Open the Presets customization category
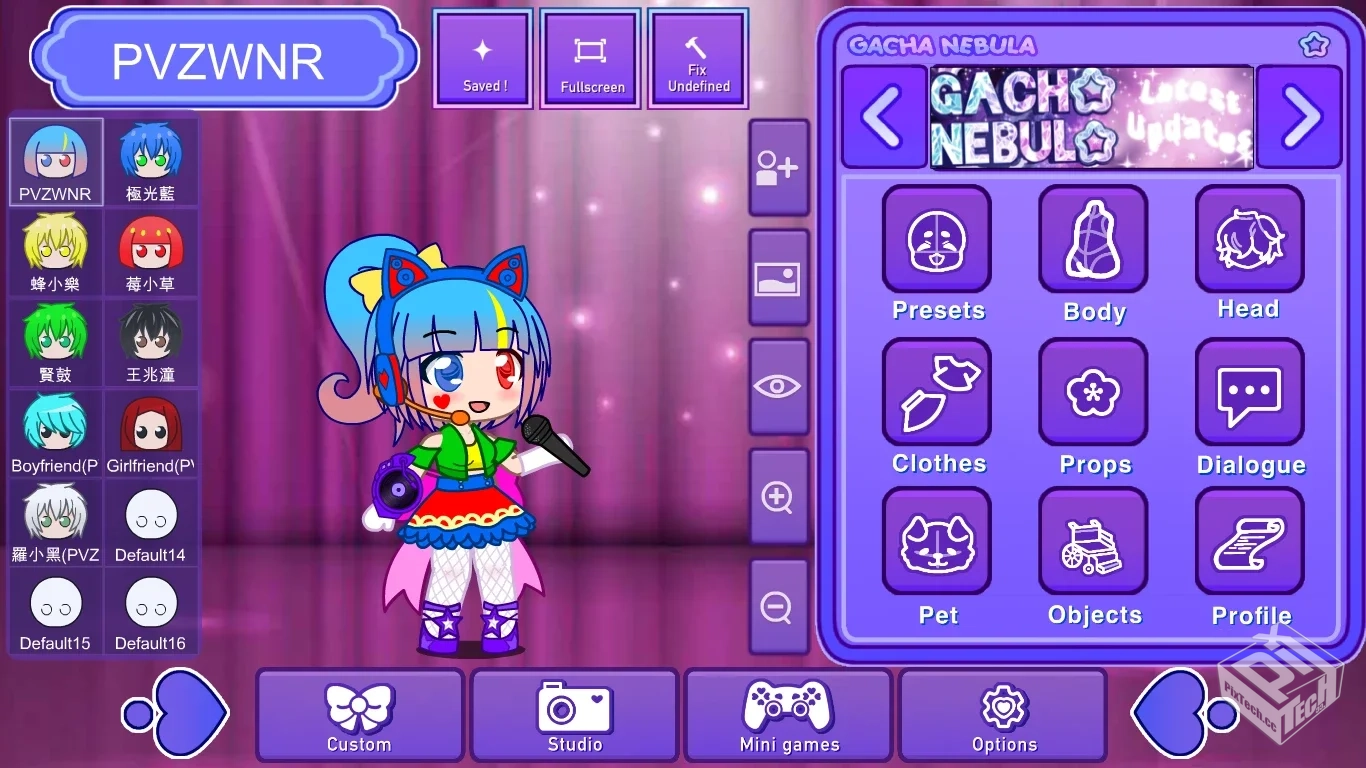Screen dimensions: 1366x768 [x=937, y=238]
